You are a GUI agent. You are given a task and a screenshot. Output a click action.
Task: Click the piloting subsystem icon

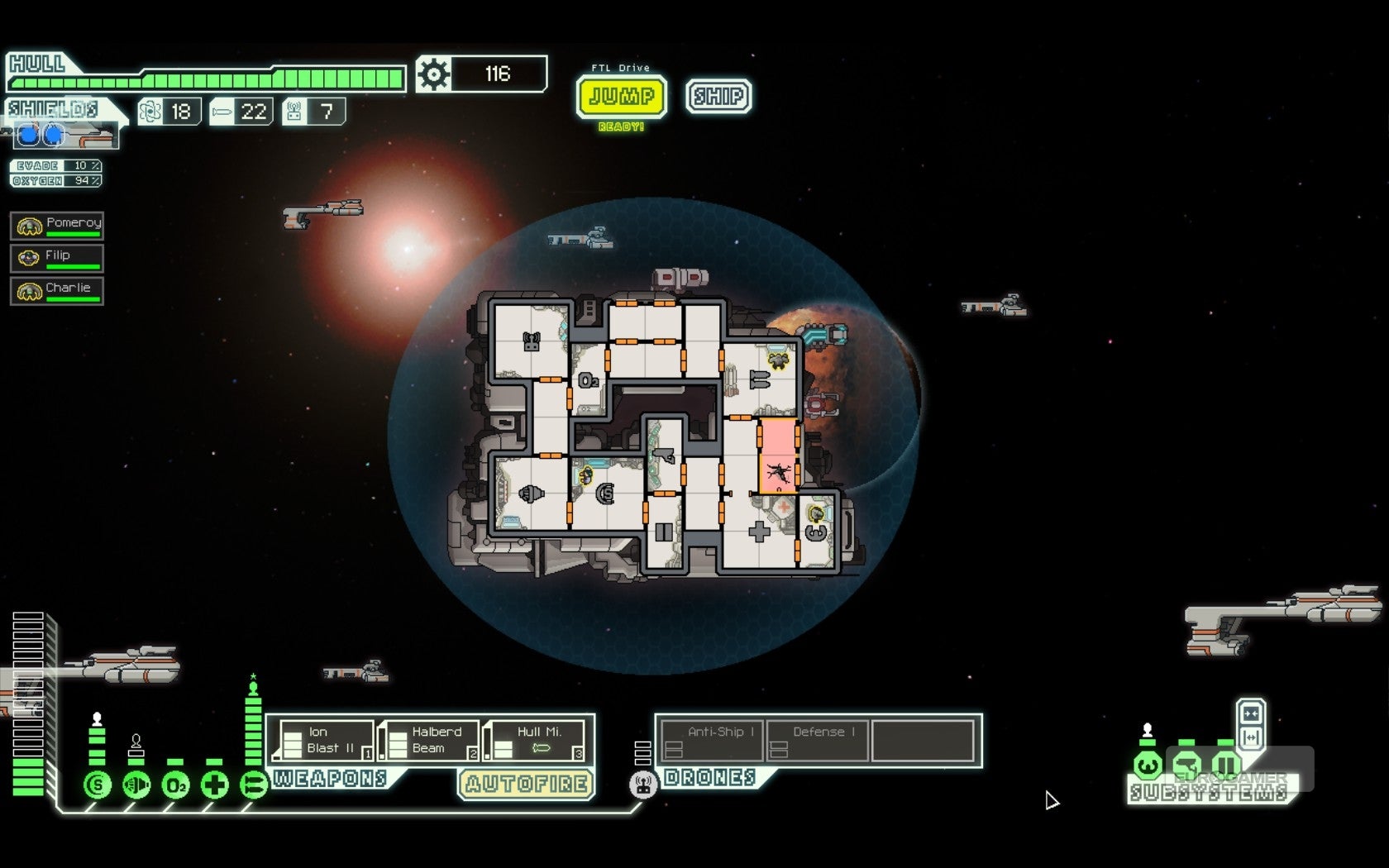click(x=1147, y=765)
